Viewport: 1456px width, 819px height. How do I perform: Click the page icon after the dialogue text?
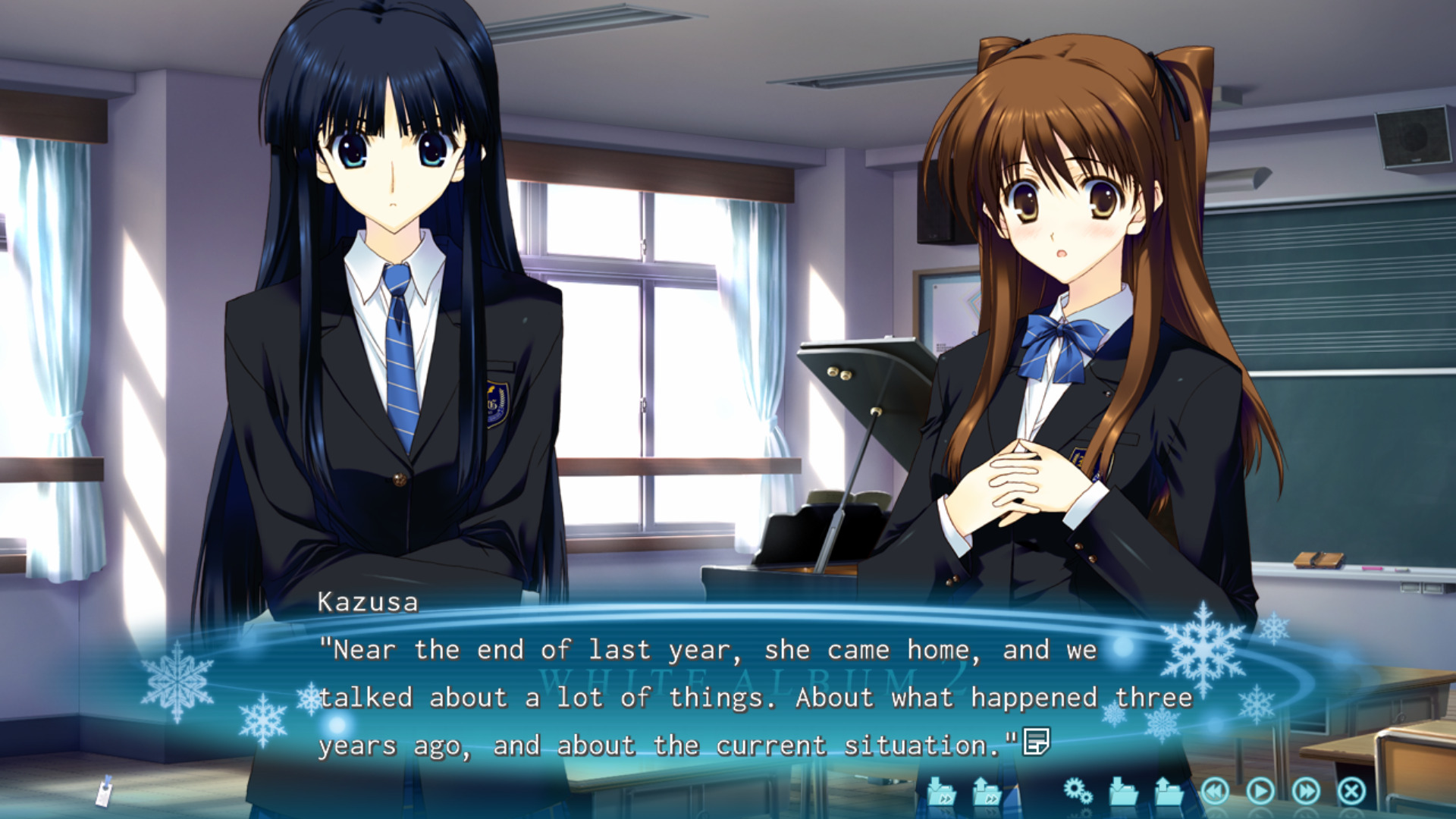pyautogui.click(x=1036, y=741)
